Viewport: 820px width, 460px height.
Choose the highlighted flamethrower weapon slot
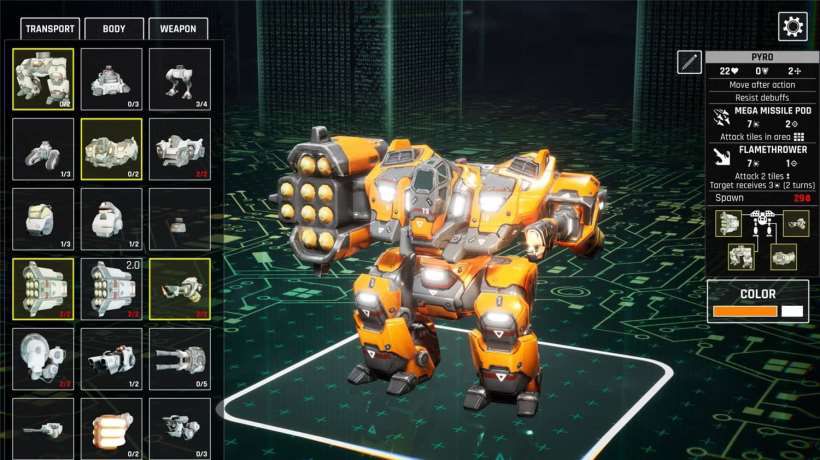point(180,288)
